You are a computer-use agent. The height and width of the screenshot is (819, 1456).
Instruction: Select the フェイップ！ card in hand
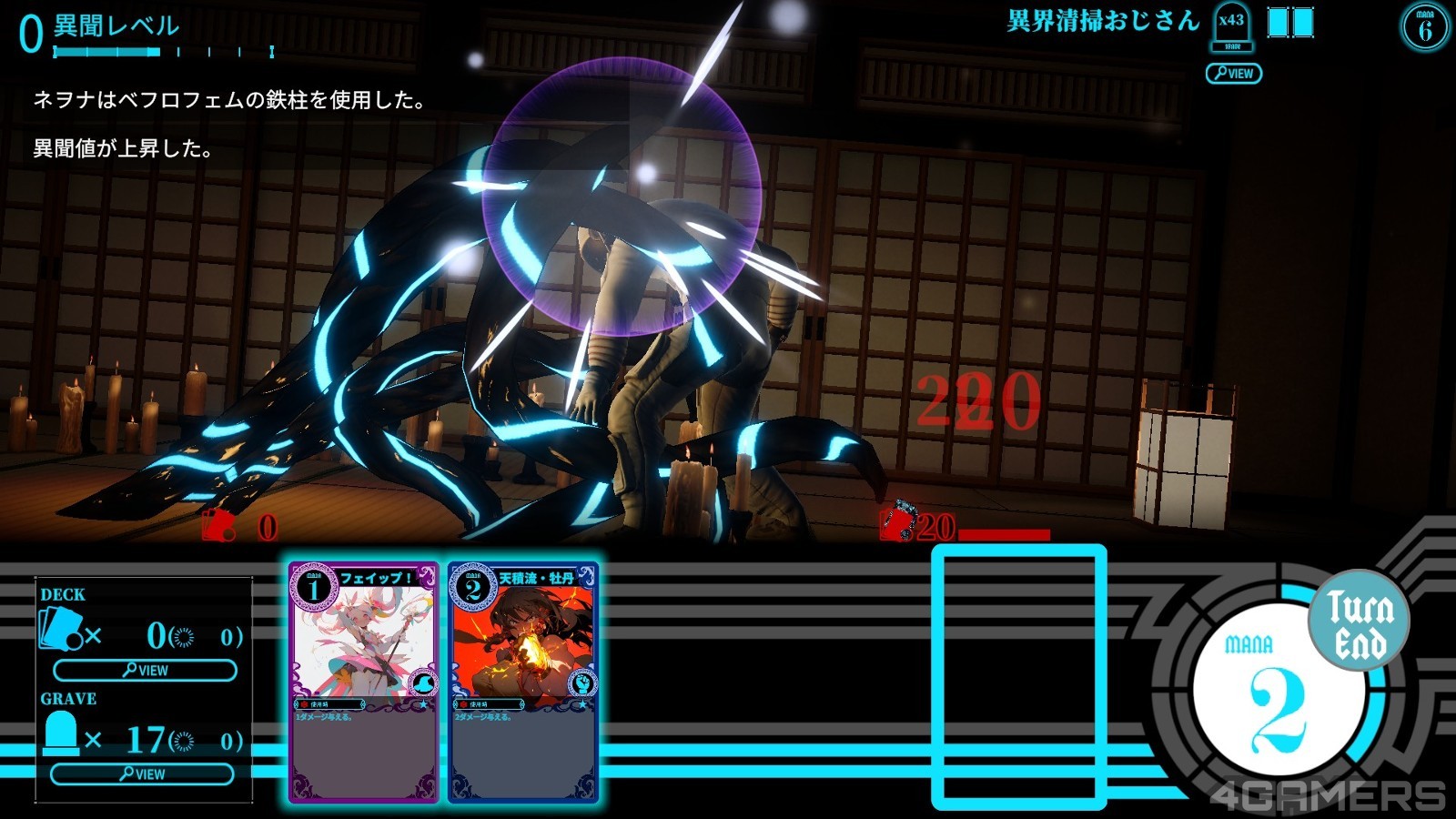click(x=364, y=682)
